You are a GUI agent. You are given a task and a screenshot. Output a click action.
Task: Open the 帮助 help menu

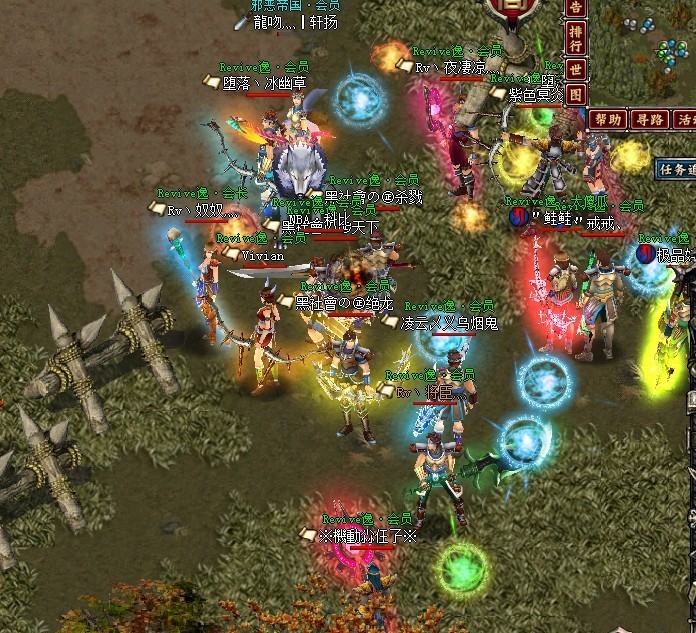[x=608, y=119]
